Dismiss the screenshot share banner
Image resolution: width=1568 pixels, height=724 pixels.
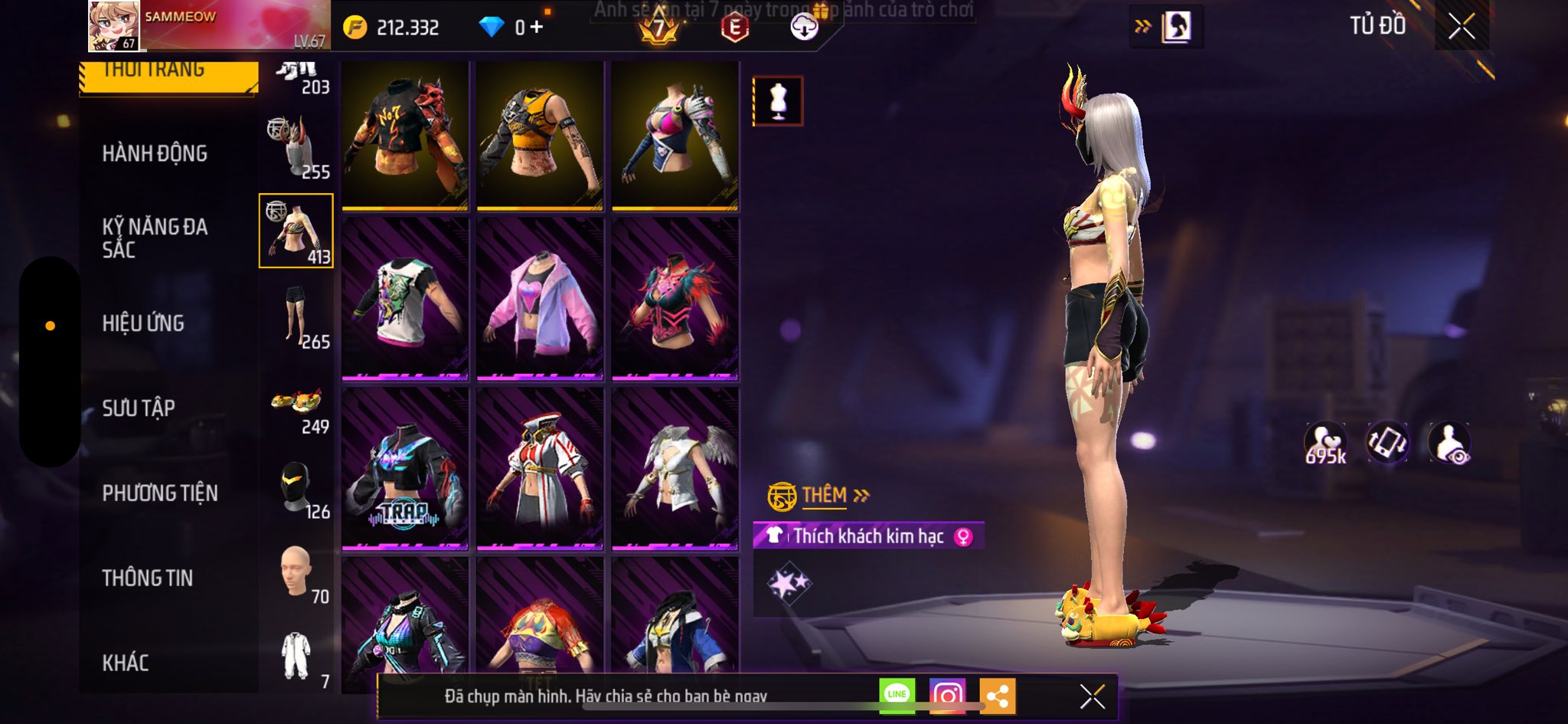tap(1092, 696)
